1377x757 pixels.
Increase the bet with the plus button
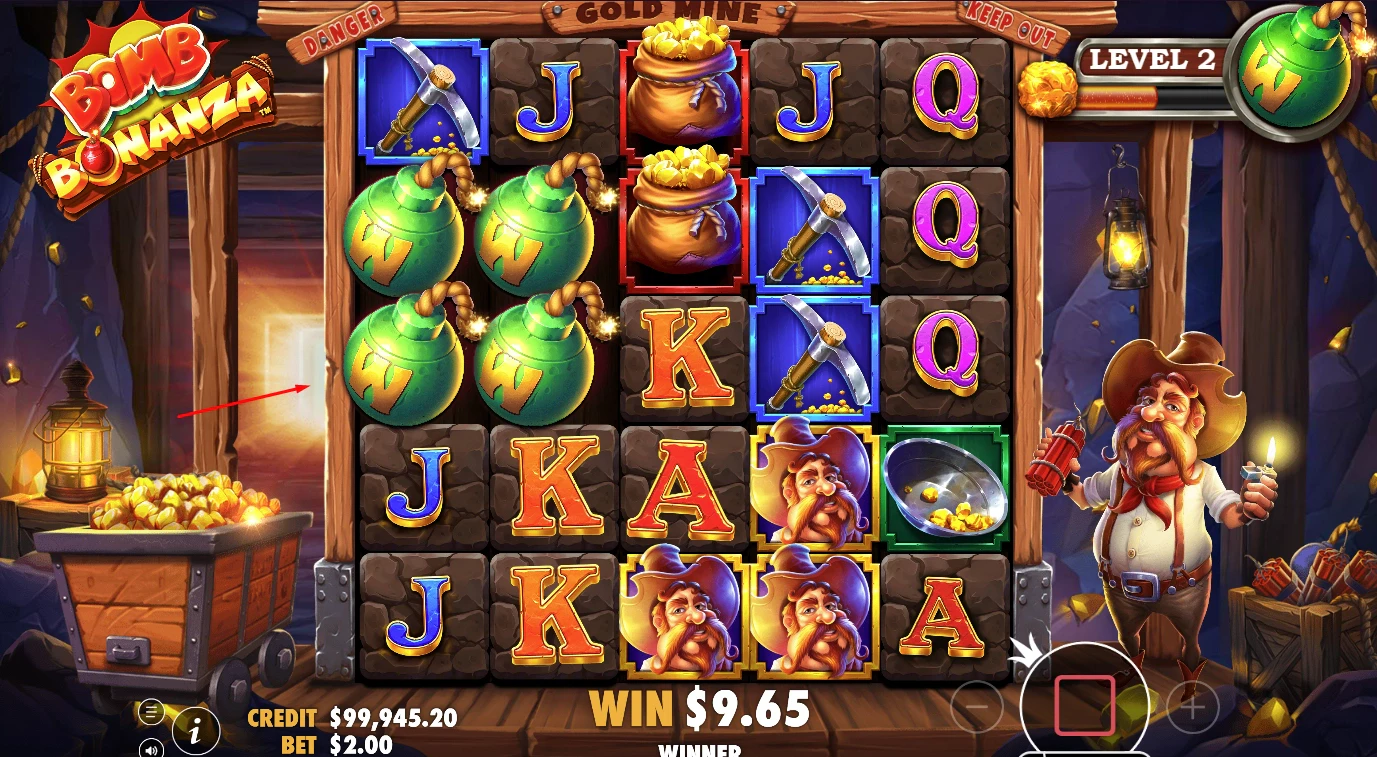click(1192, 709)
